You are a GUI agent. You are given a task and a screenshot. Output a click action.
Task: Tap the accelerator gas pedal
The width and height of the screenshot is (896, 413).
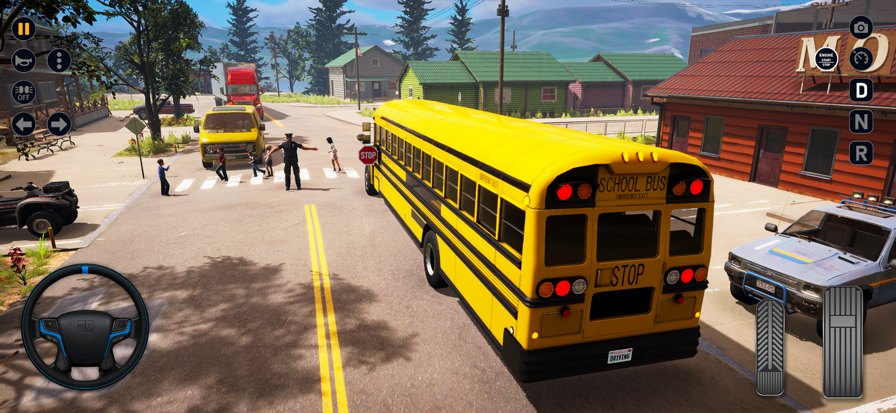point(842,340)
